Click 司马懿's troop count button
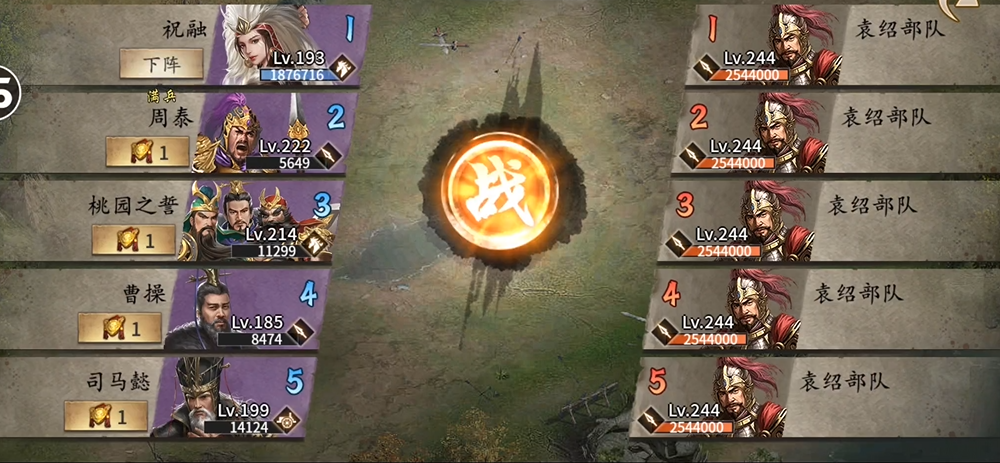The image size is (1000, 463). click(106, 415)
